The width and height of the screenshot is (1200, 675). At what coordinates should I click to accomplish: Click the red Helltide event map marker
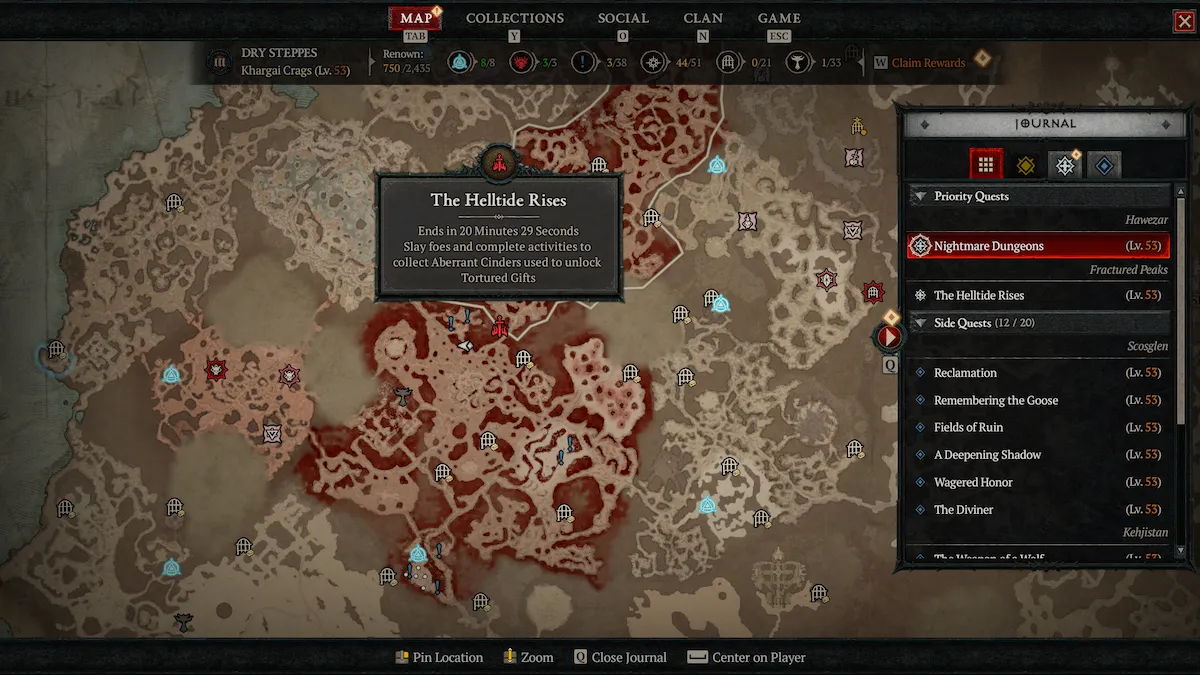coord(499,325)
